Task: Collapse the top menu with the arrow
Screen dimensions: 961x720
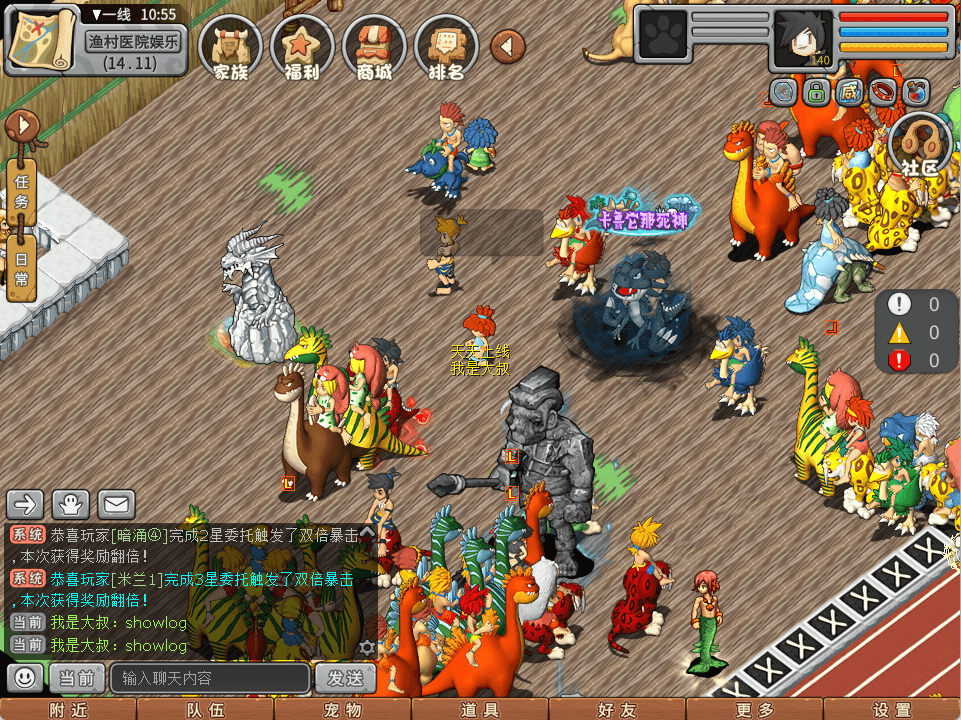Action: point(508,46)
